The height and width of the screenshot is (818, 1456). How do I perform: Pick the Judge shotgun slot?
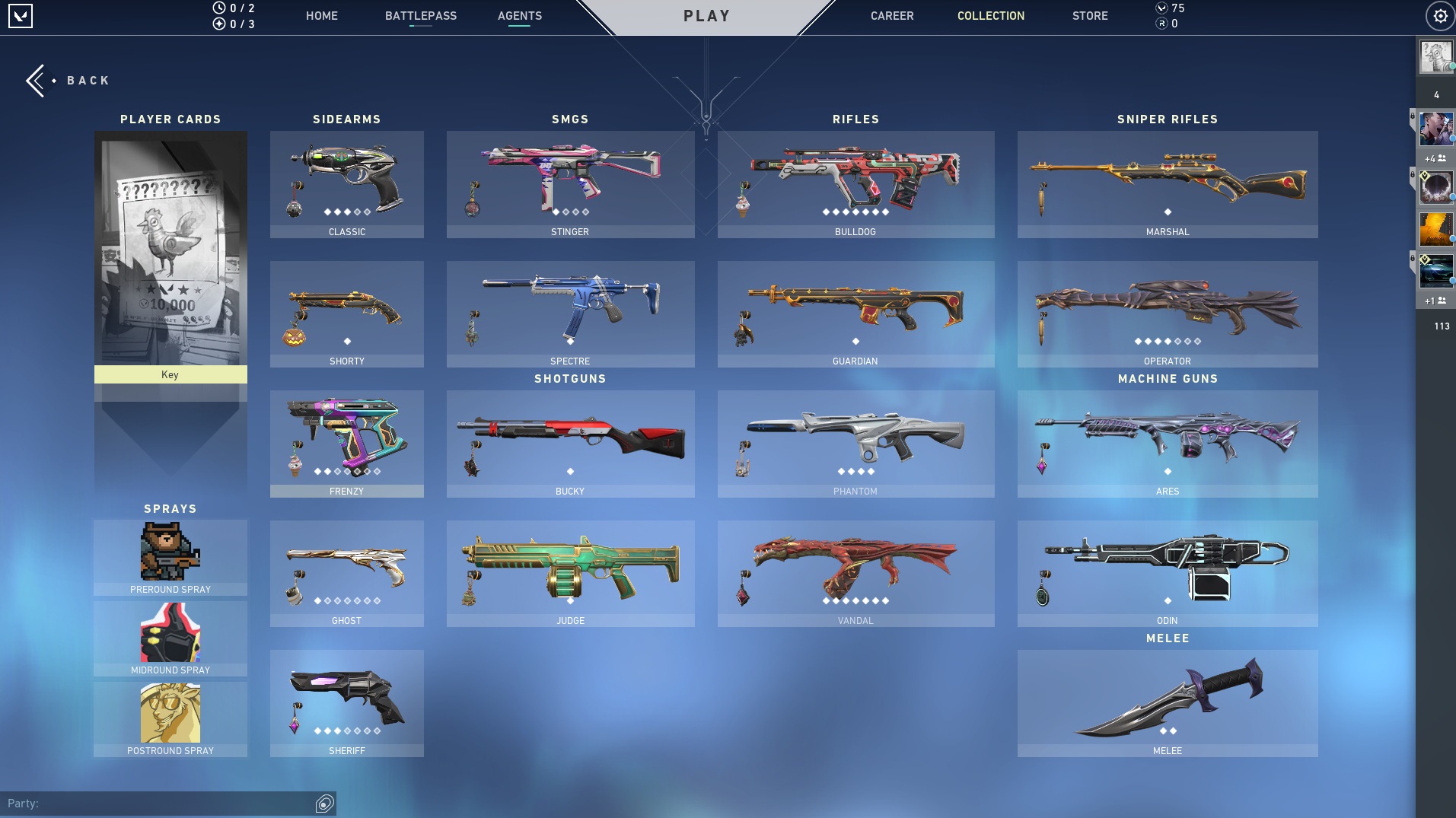(x=570, y=573)
